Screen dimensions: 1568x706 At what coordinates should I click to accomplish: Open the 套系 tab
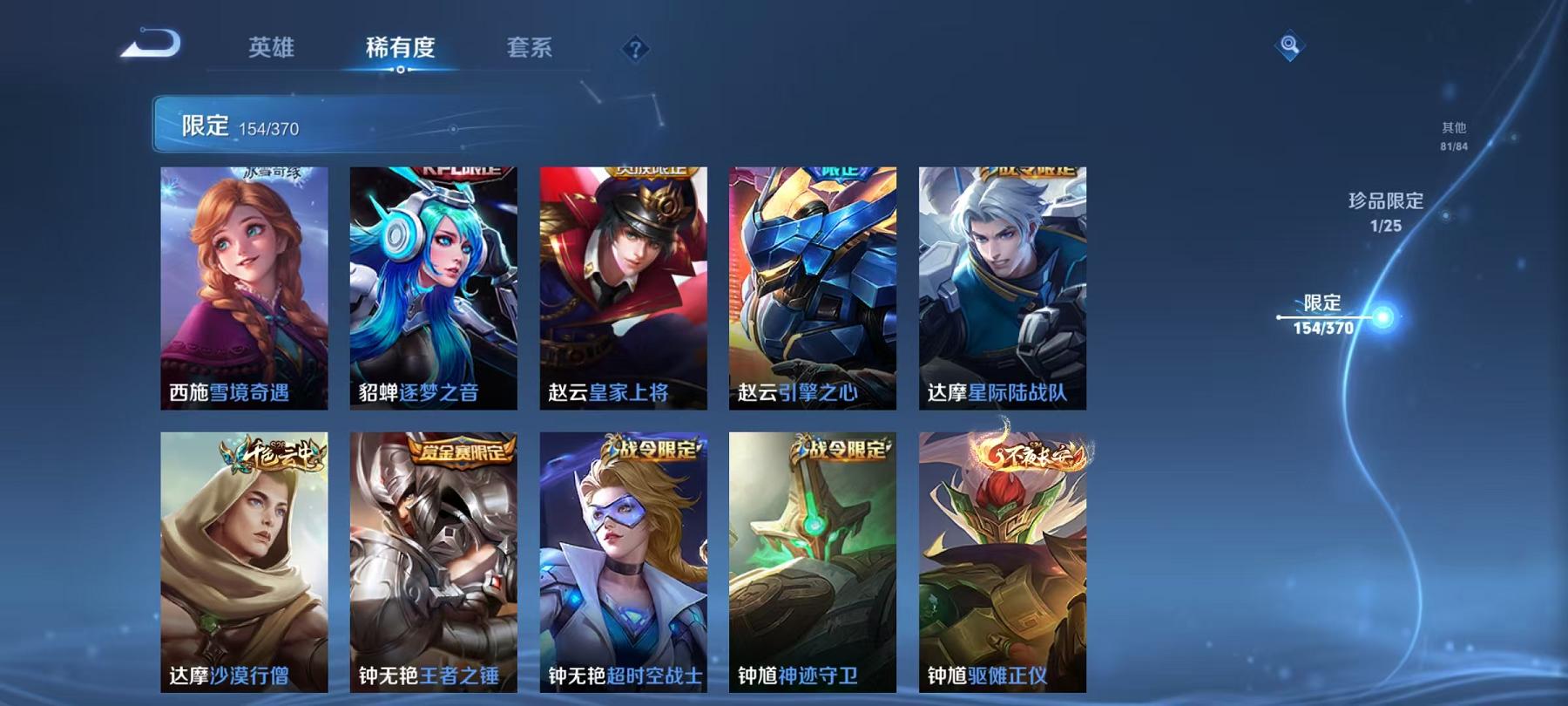tap(531, 50)
